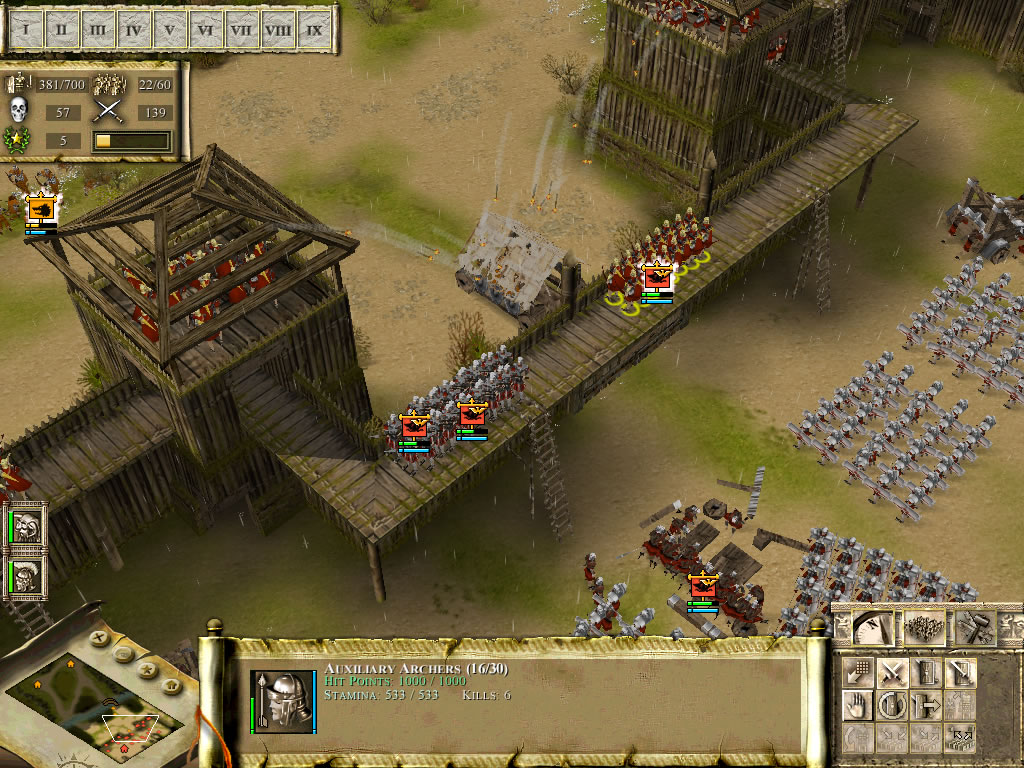Switch to the troop formation tab

tap(924, 627)
